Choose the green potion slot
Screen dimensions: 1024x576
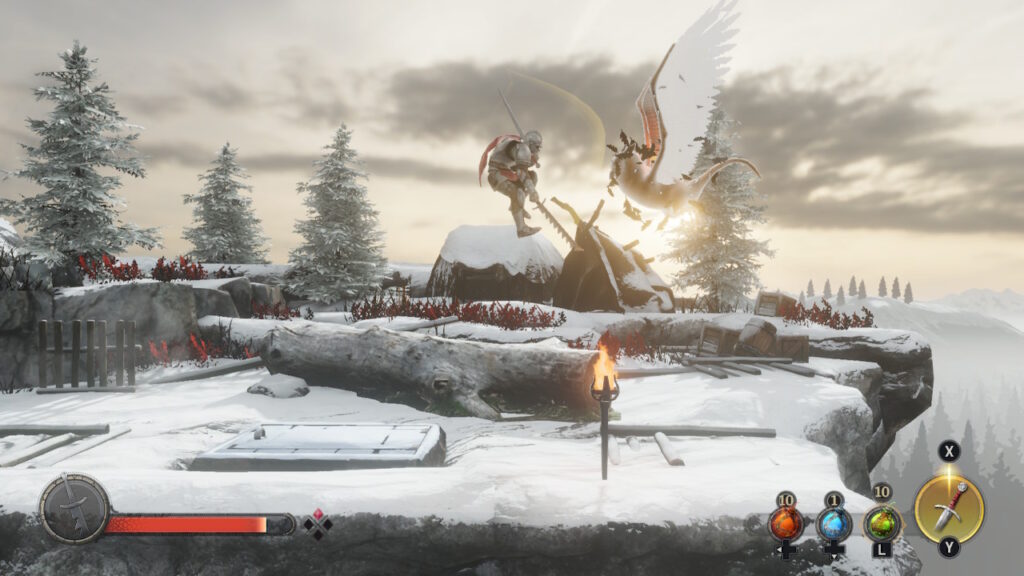click(x=882, y=523)
